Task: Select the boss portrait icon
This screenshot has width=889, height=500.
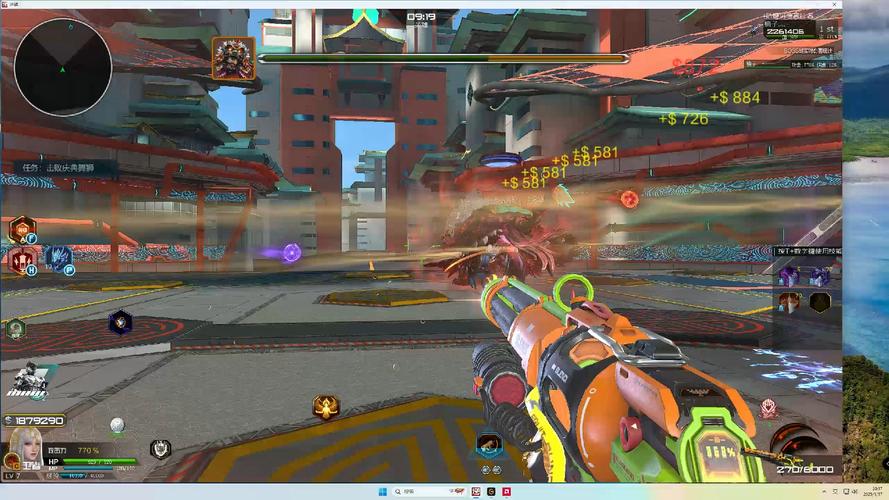Action: 233,58
